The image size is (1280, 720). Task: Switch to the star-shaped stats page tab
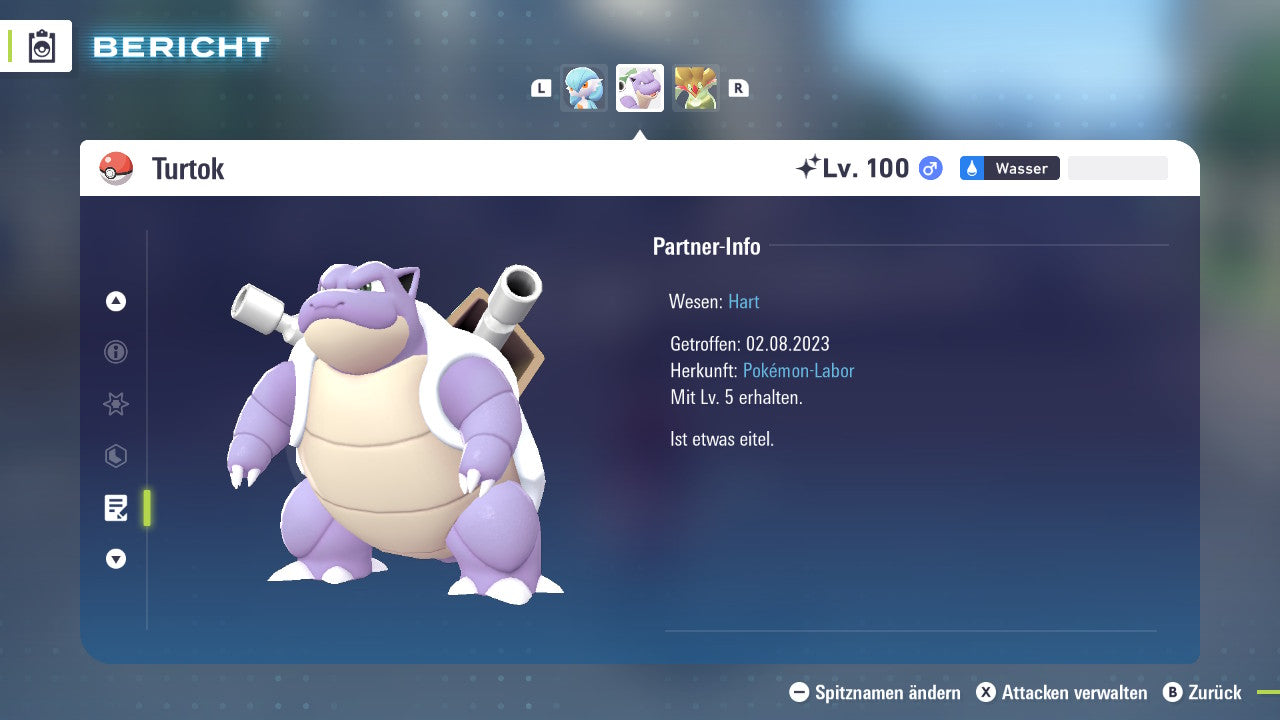116,404
